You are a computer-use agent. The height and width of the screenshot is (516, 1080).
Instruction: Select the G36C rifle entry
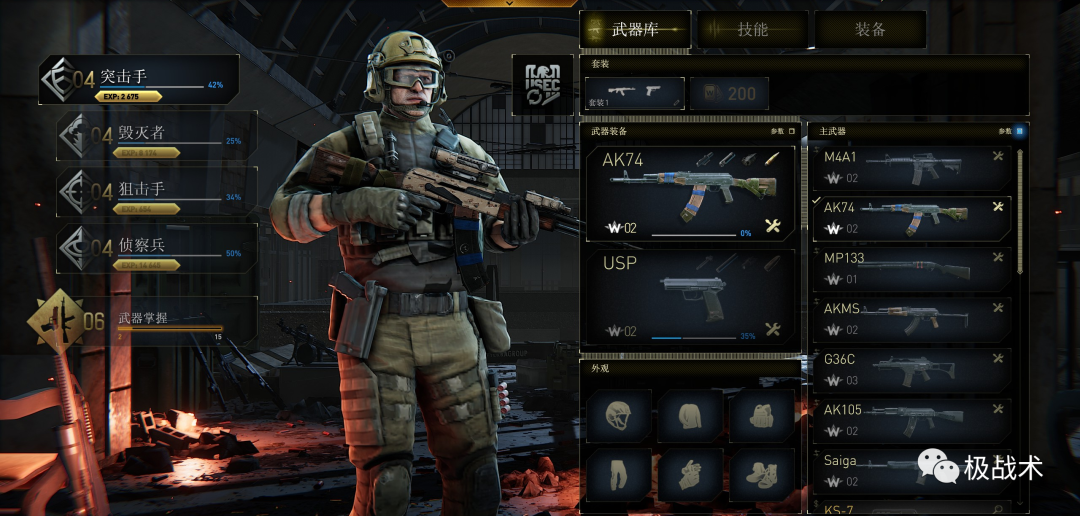910,370
